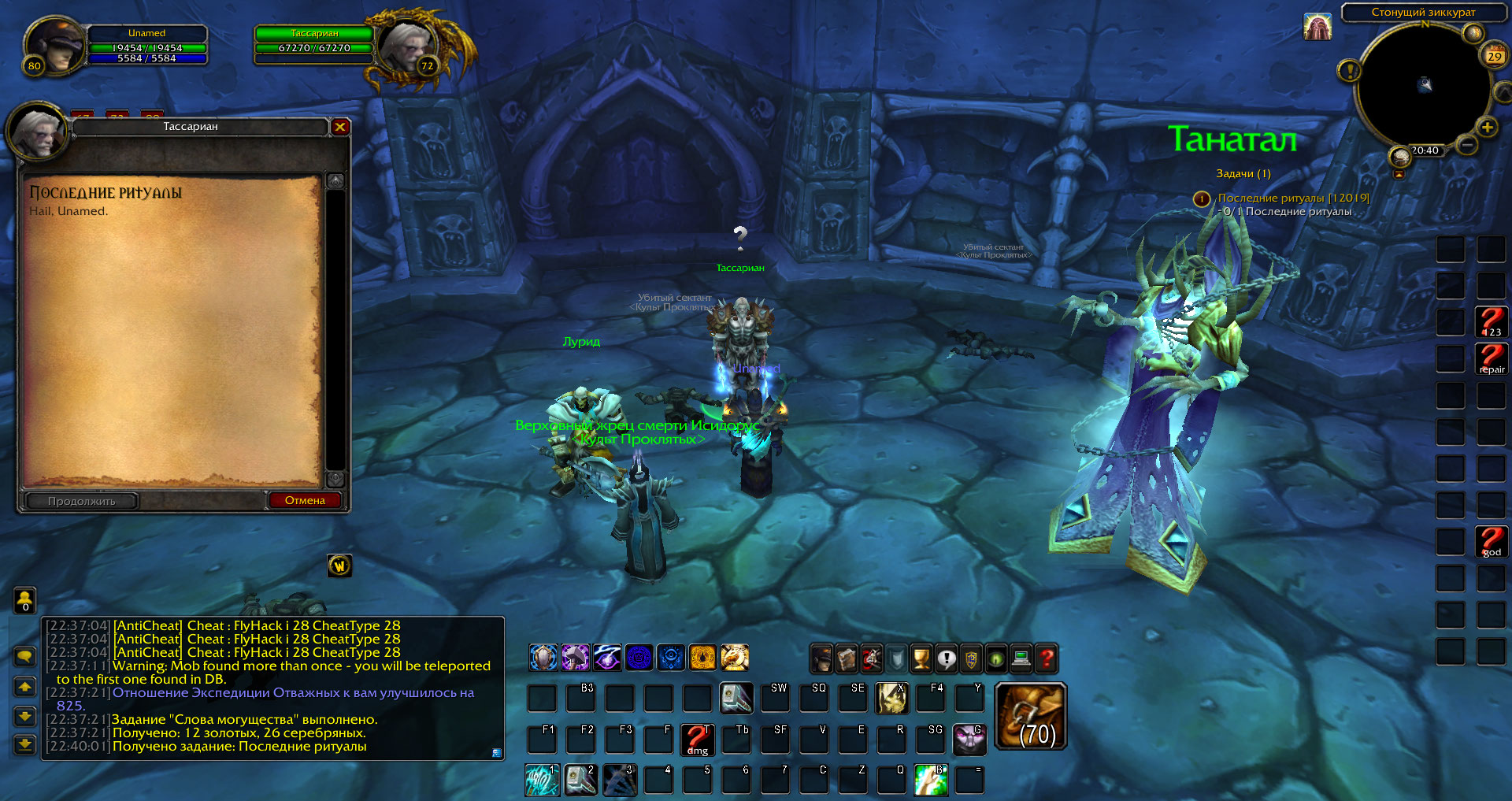Open the quest log micro button
Screen dimensions: 1512x801
[x=947, y=658]
